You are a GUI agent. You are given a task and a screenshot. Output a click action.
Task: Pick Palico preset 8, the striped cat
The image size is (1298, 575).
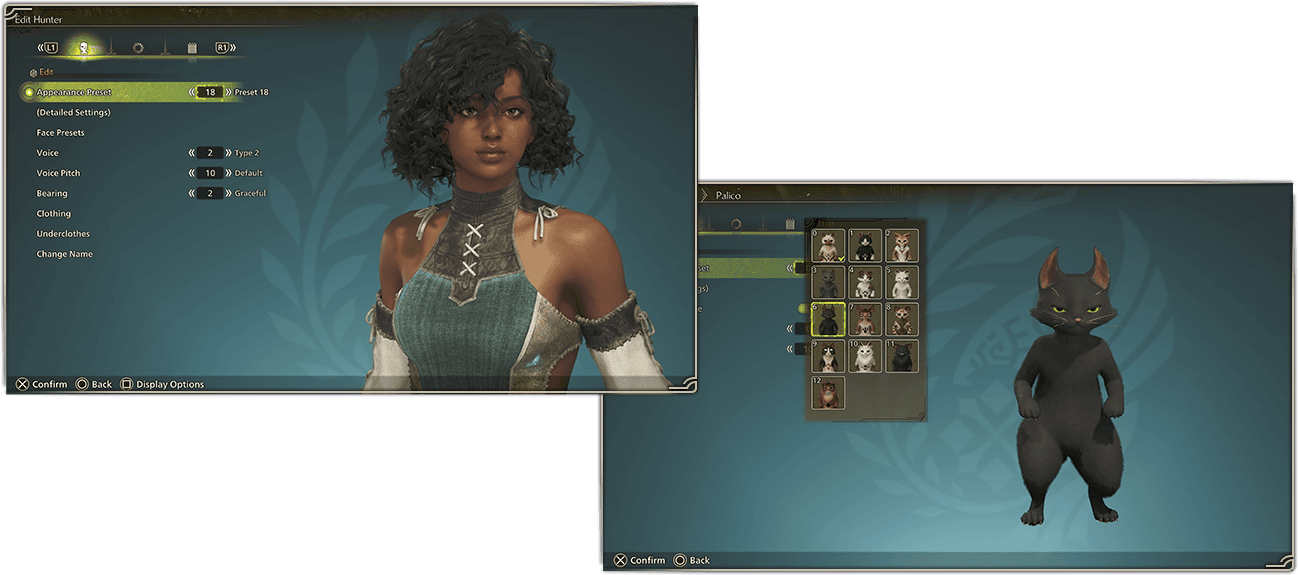(x=902, y=320)
